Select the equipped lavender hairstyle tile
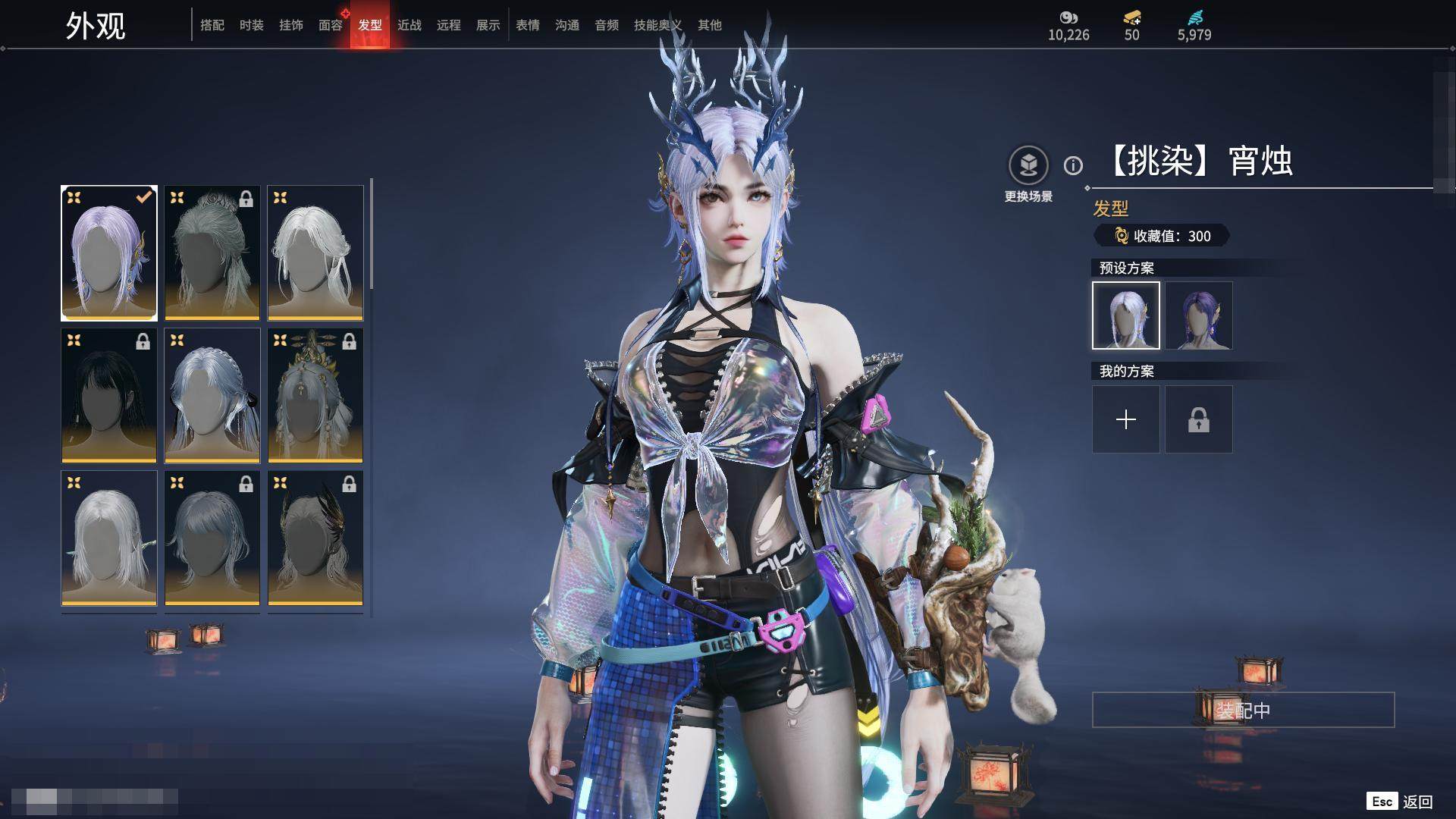This screenshot has width=1456, height=819. (109, 253)
